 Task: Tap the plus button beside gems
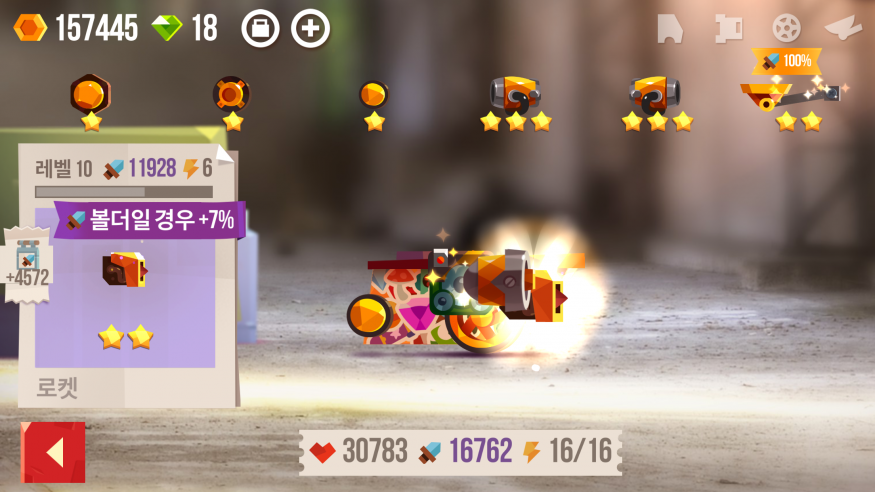point(310,28)
